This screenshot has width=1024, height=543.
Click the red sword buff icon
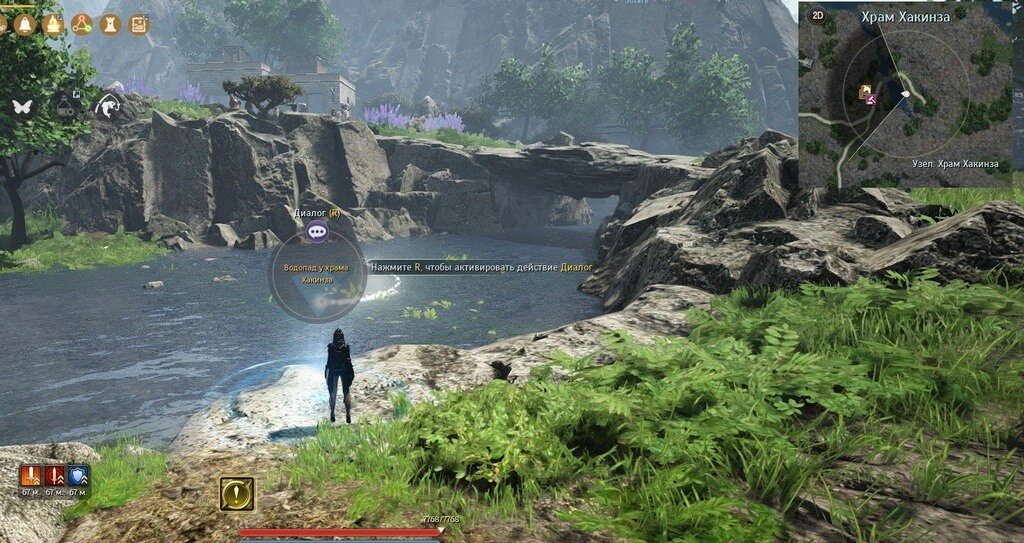pyautogui.click(x=54, y=476)
